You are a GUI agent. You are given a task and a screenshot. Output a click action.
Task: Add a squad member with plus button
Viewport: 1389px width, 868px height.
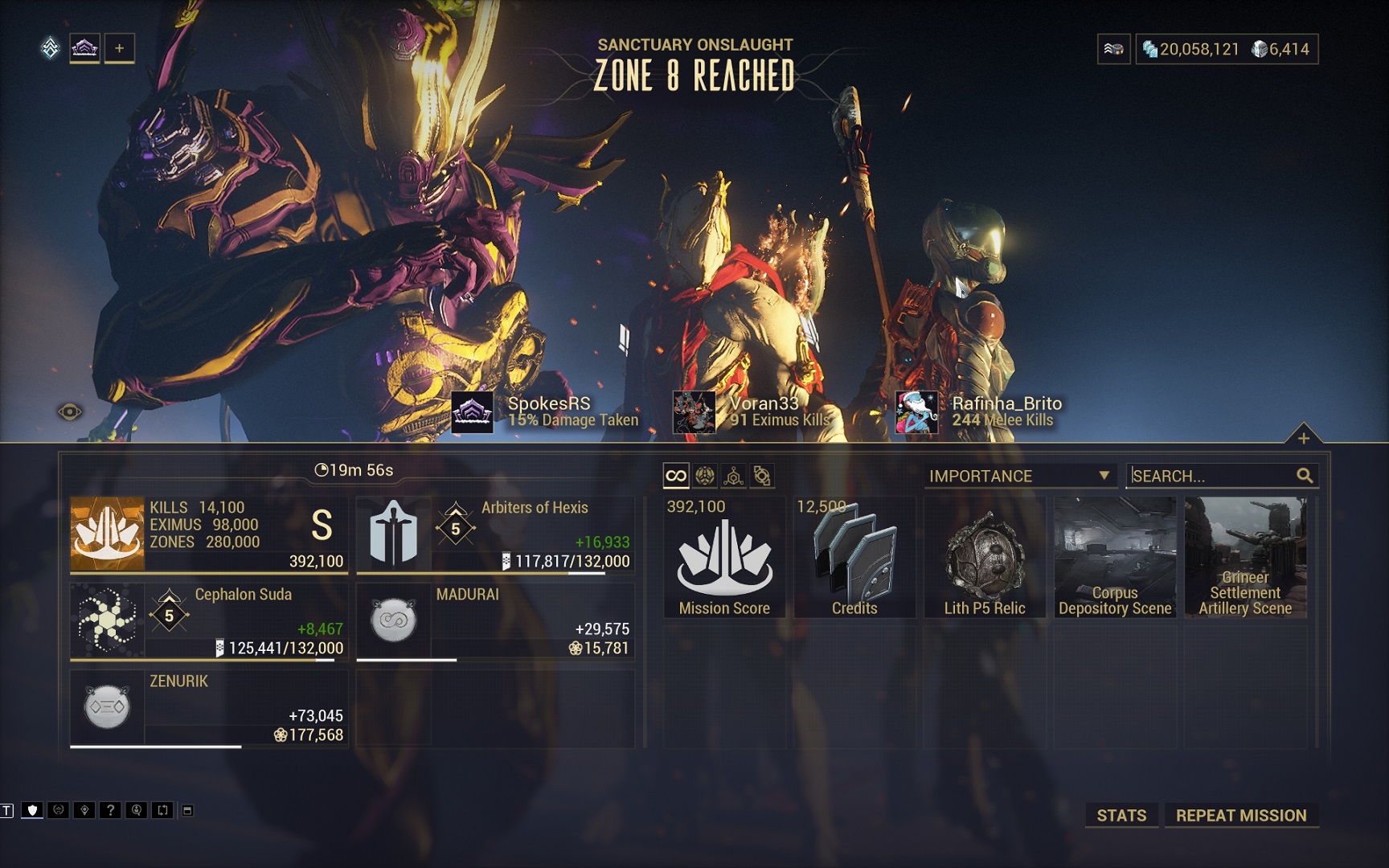pyautogui.click(x=119, y=48)
